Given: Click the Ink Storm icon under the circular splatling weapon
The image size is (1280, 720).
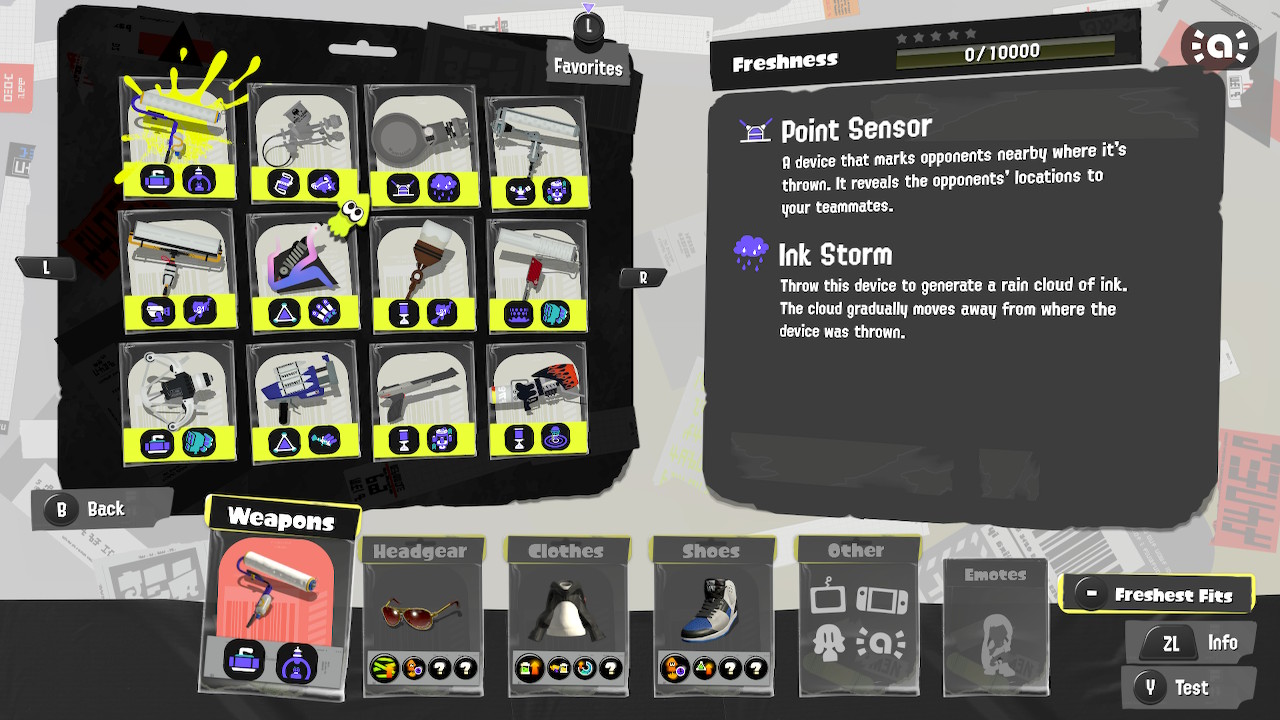Looking at the screenshot, I should pos(442,184).
